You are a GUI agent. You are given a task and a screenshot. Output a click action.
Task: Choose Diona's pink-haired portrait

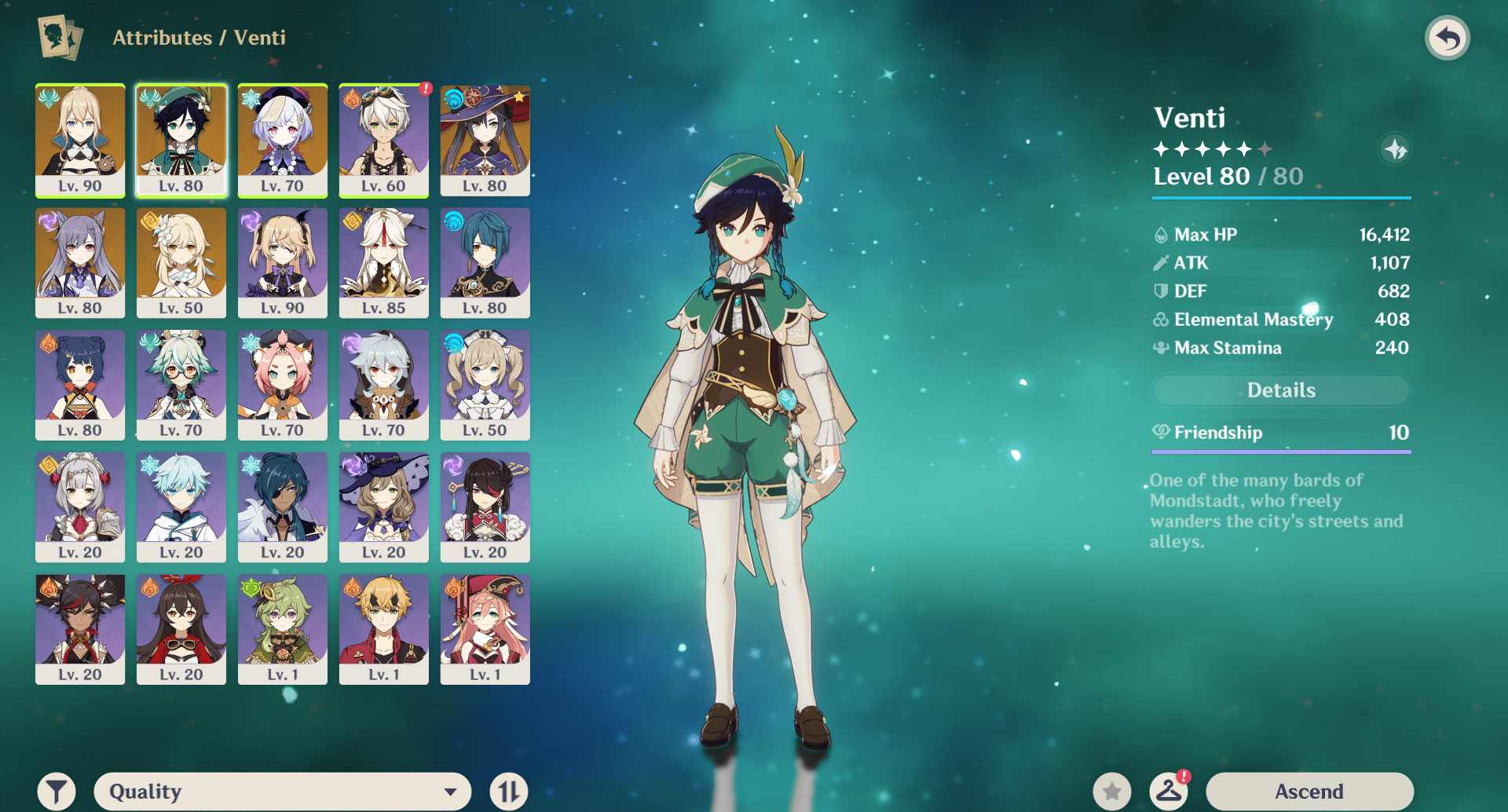click(x=282, y=384)
